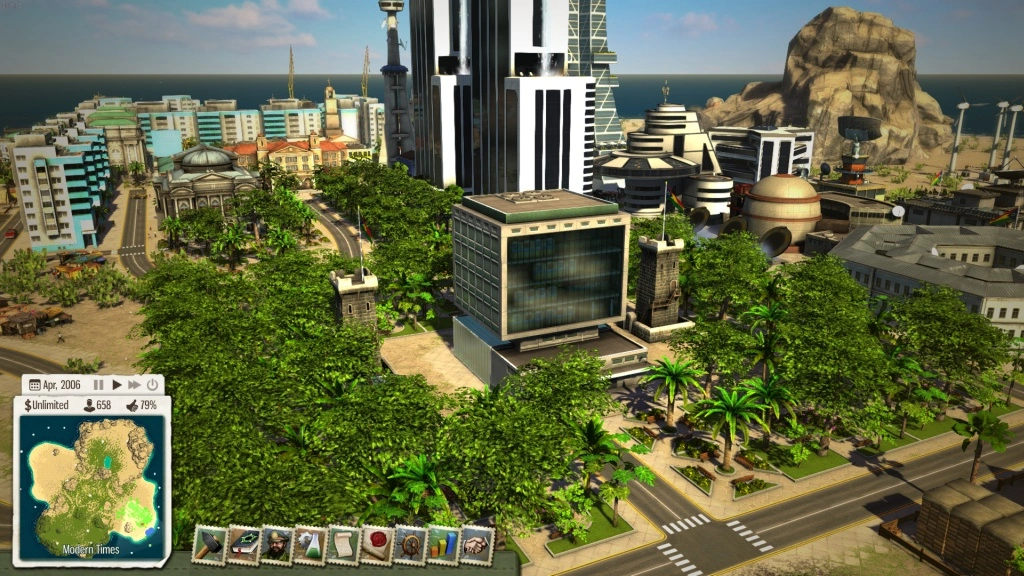Open the handshake diplomacy icon
Screen dimensions: 1024x576
coord(478,545)
